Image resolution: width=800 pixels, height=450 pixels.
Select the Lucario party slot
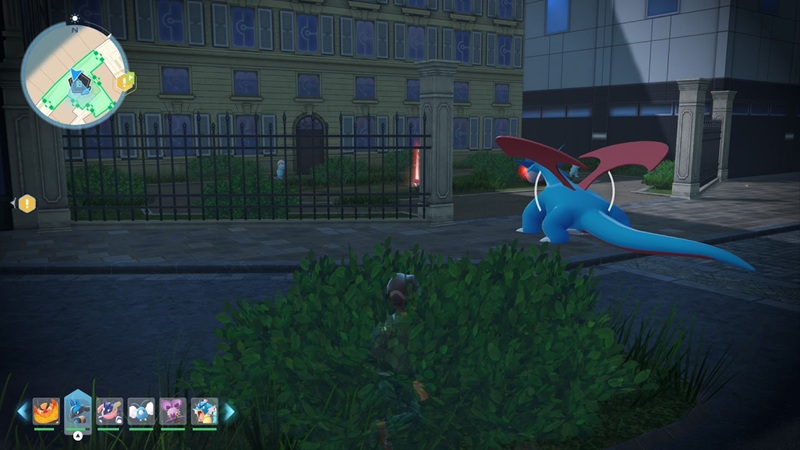coord(77,410)
